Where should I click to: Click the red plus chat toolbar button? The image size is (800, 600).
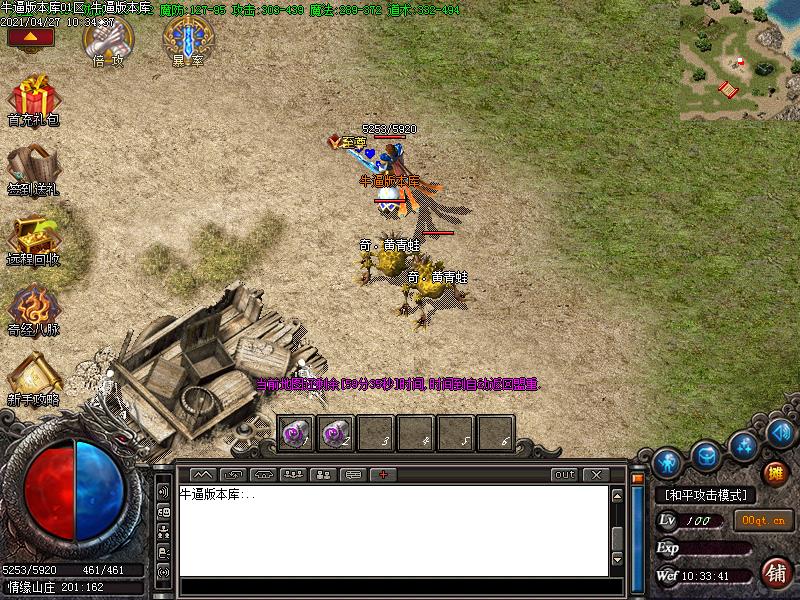(x=382, y=474)
